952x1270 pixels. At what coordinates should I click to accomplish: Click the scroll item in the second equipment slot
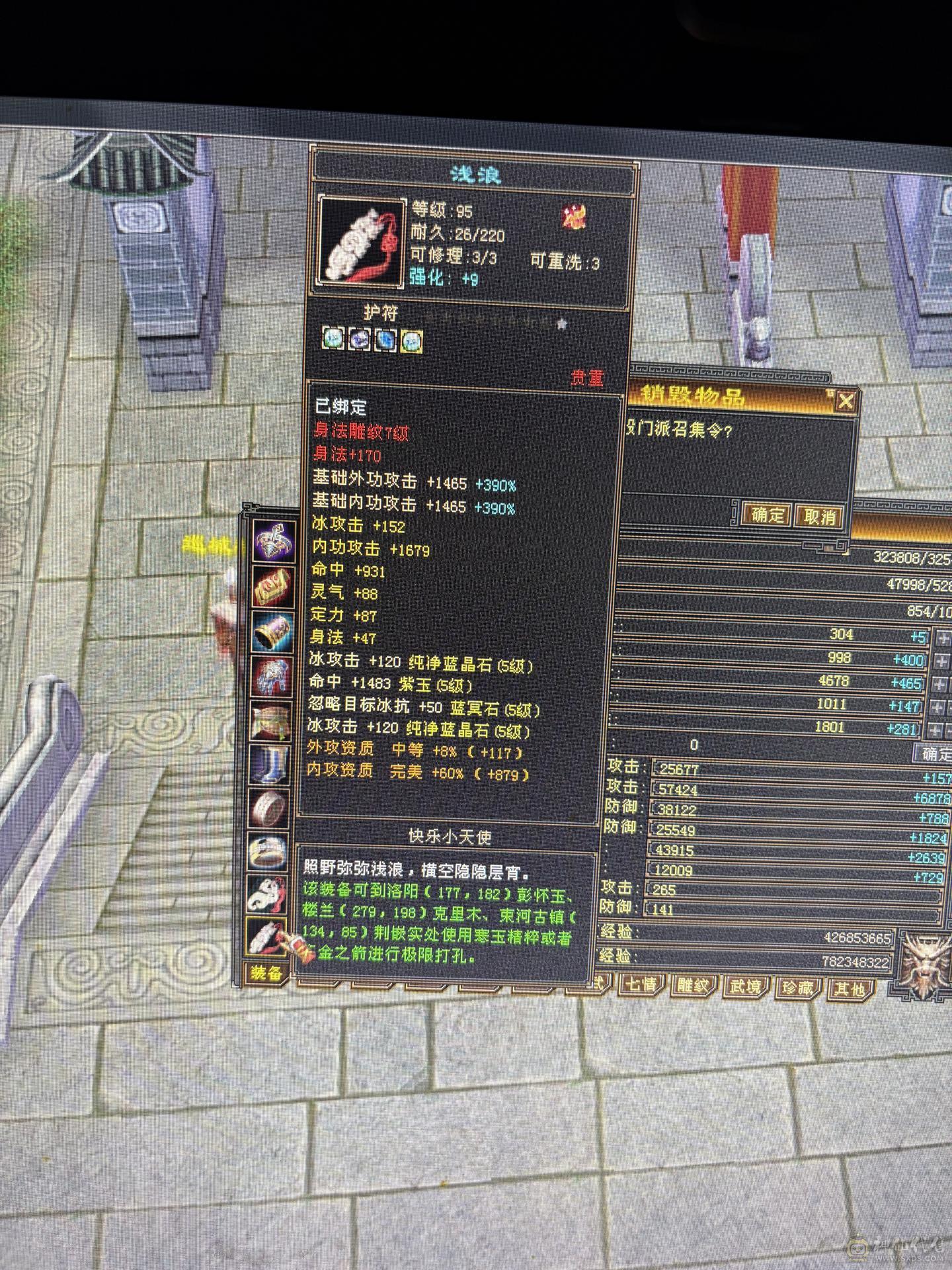click(272, 585)
